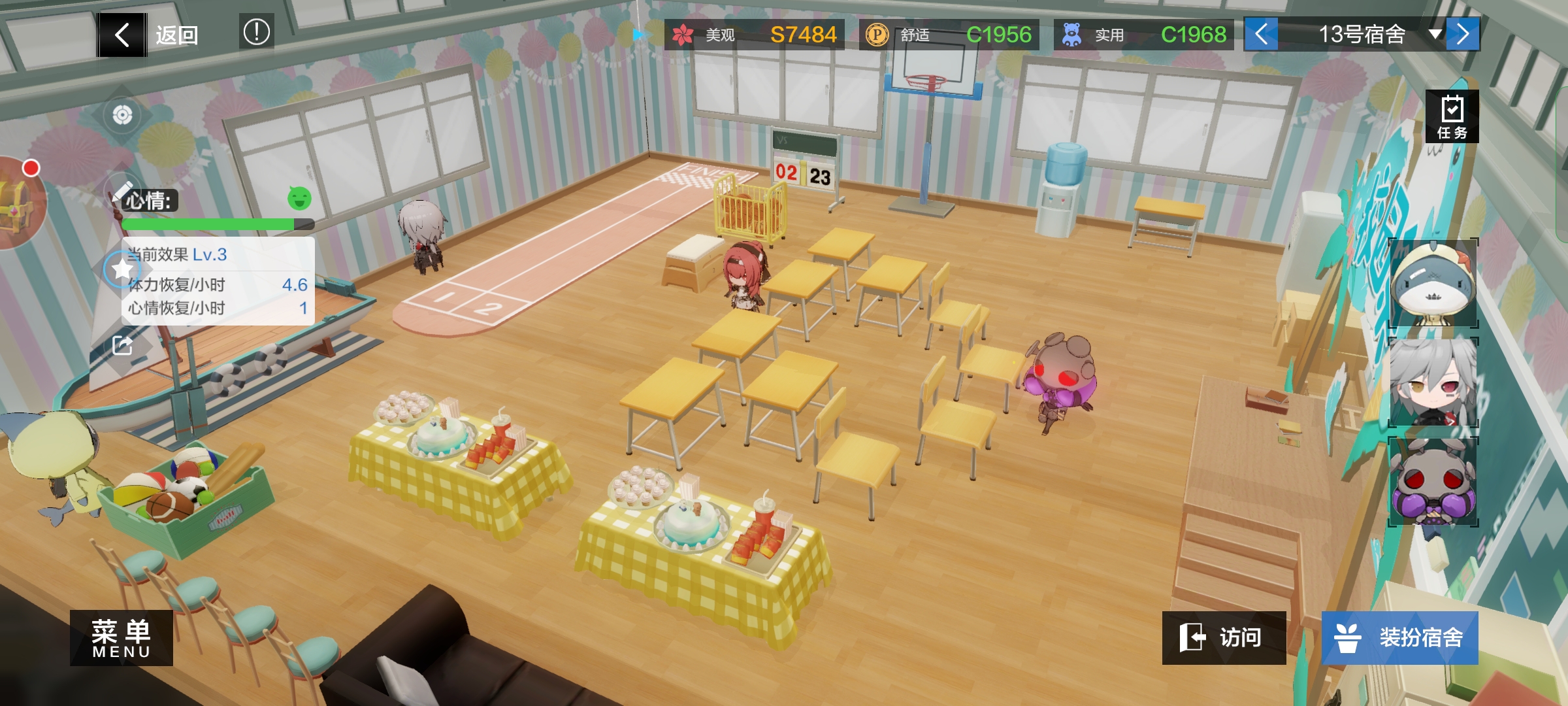
Task: Tap the share arrow icon
Action: click(x=122, y=345)
